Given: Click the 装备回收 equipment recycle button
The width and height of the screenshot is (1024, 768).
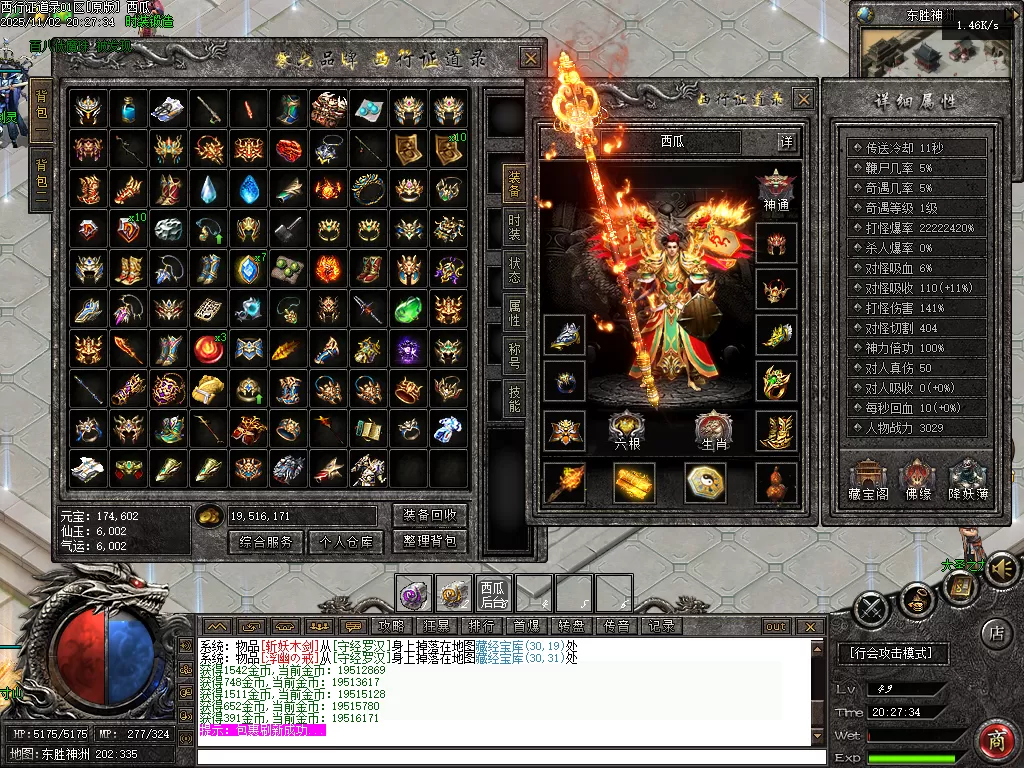Looking at the screenshot, I should click(x=429, y=515).
